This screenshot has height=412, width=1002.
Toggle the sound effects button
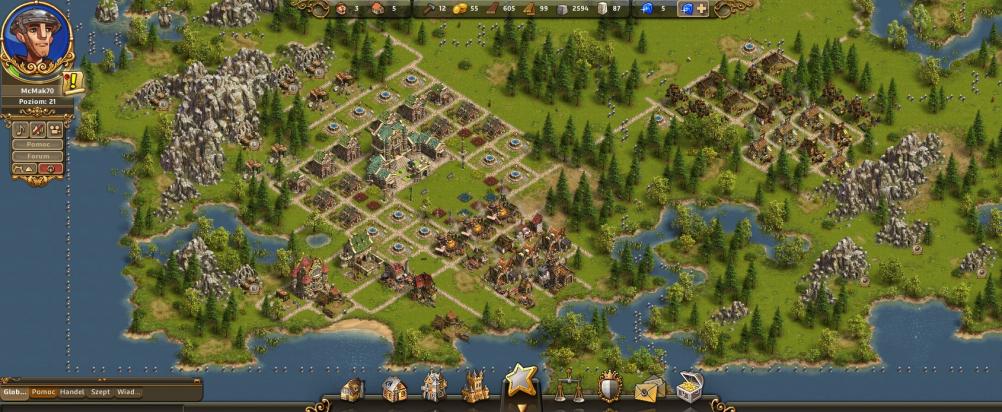click(38, 129)
